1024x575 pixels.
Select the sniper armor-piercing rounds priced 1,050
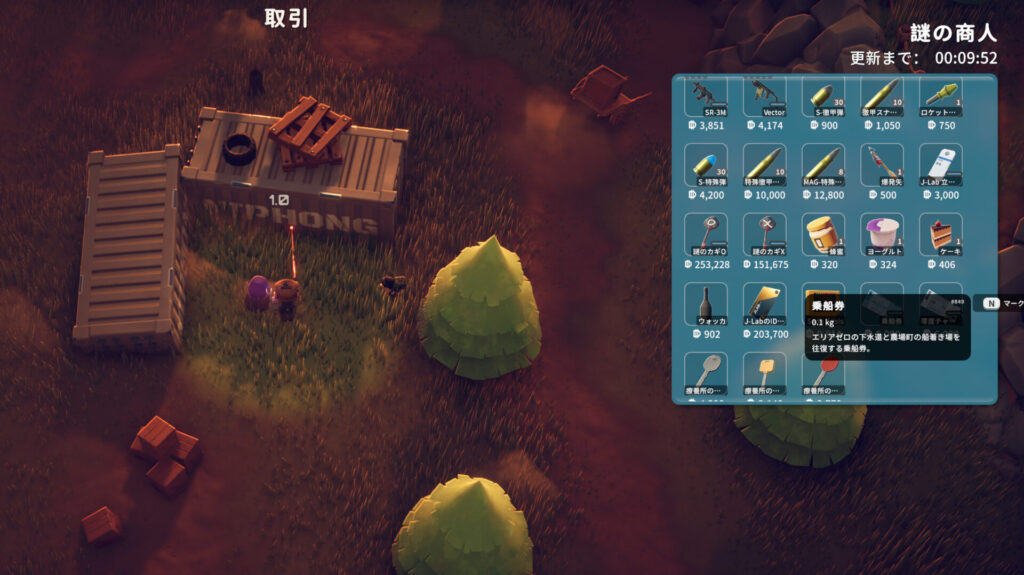click(x=882, y=97)
